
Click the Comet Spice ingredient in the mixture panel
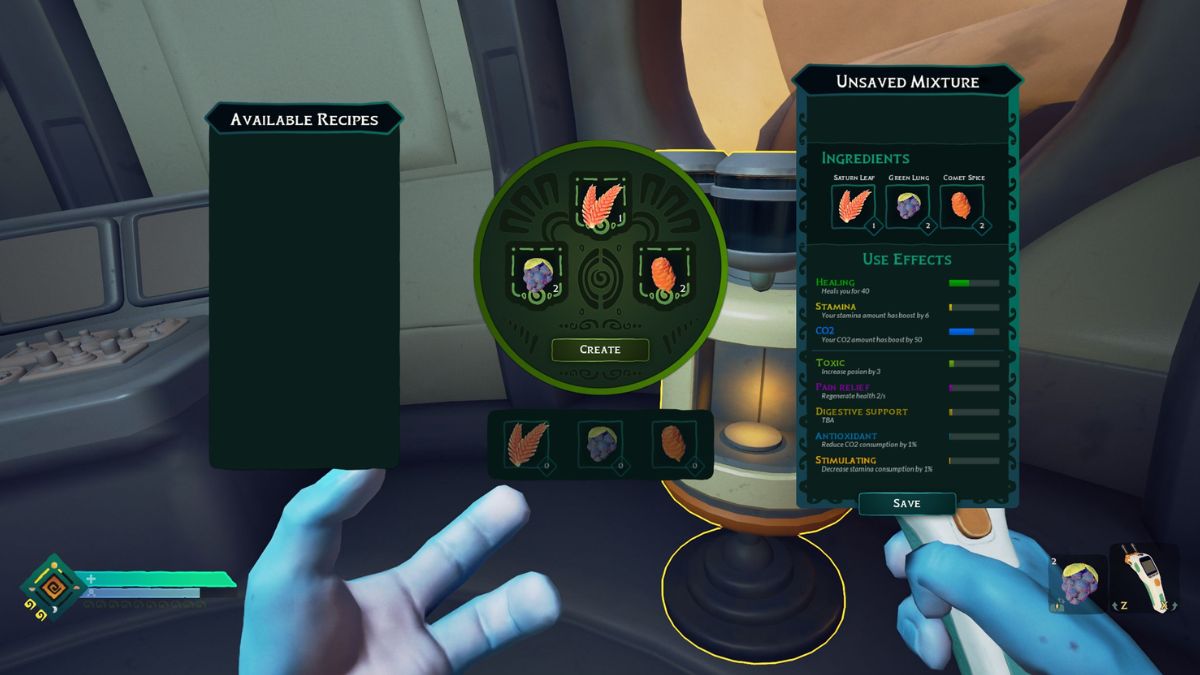(961, 207)
